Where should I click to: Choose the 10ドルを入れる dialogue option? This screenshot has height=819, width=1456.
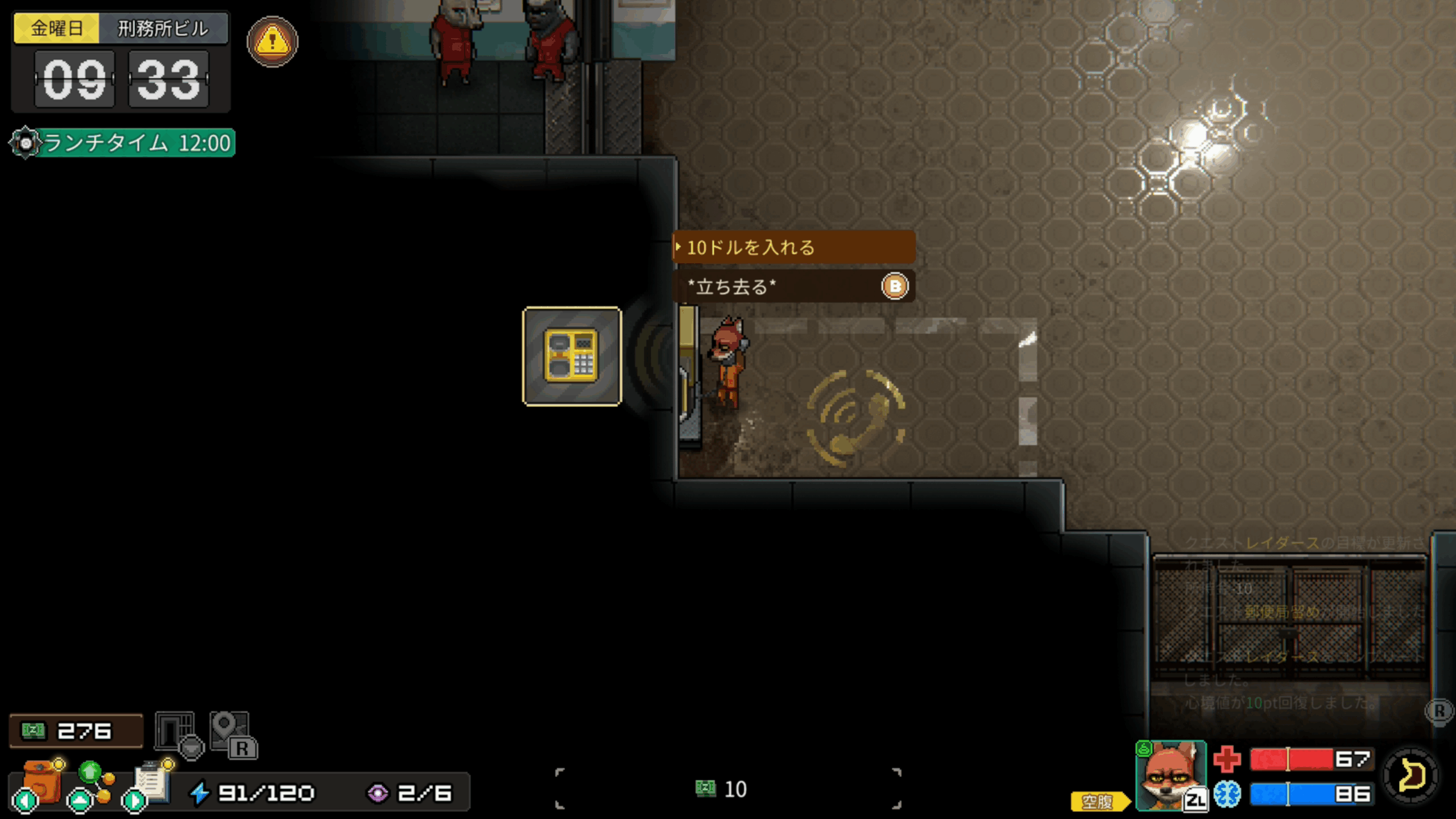click(x=793, y=247)
